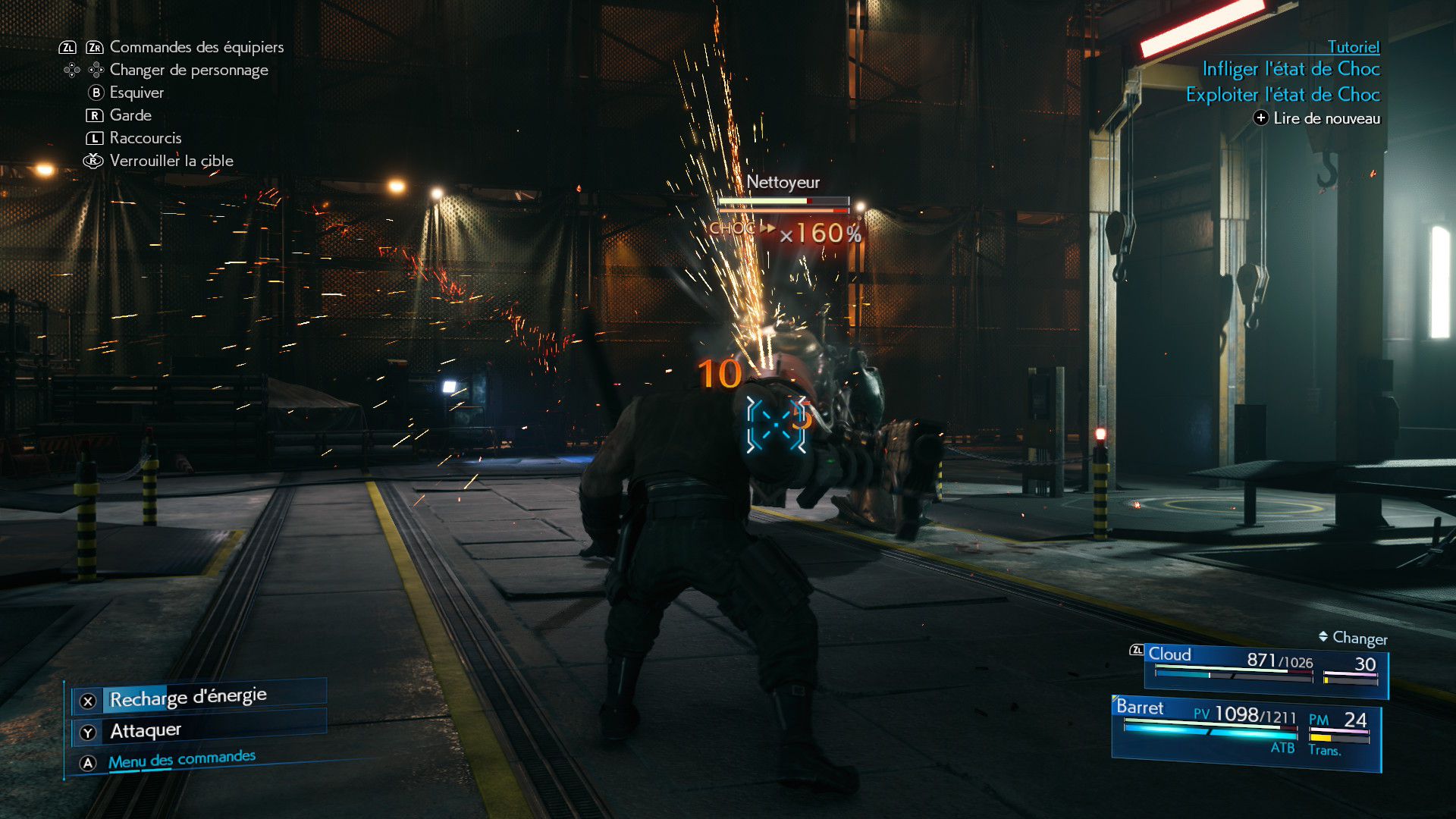Open the Menu des commandes
This screenshot has width=1456, height=819.
181,760
